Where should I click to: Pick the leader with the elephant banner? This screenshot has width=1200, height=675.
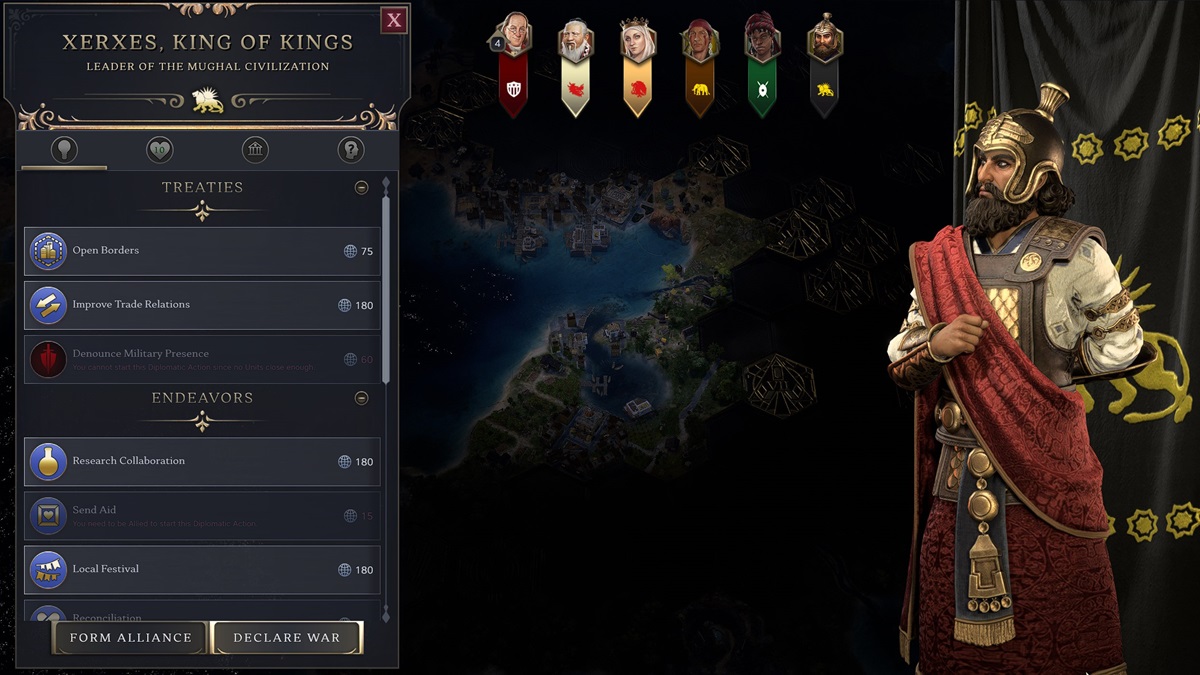(700, 42)
